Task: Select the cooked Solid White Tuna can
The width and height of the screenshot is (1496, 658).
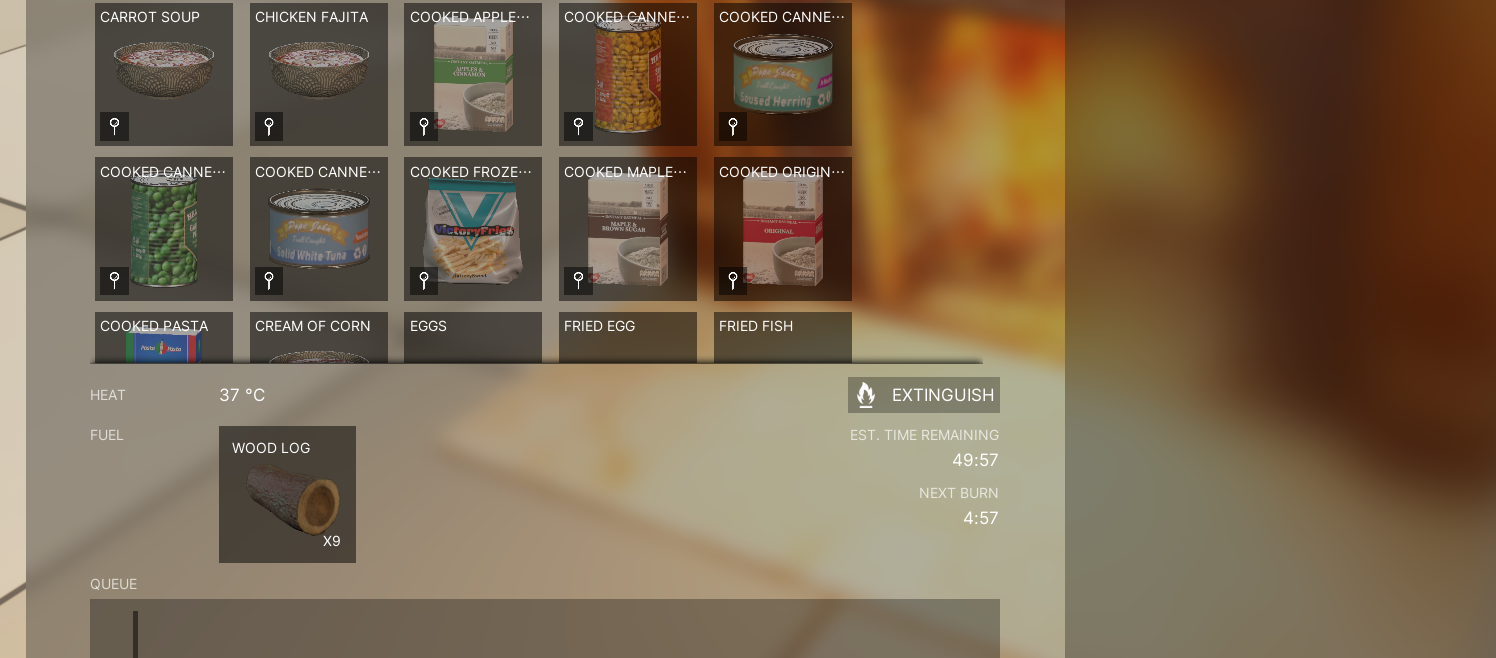Action: click(319, 229)
